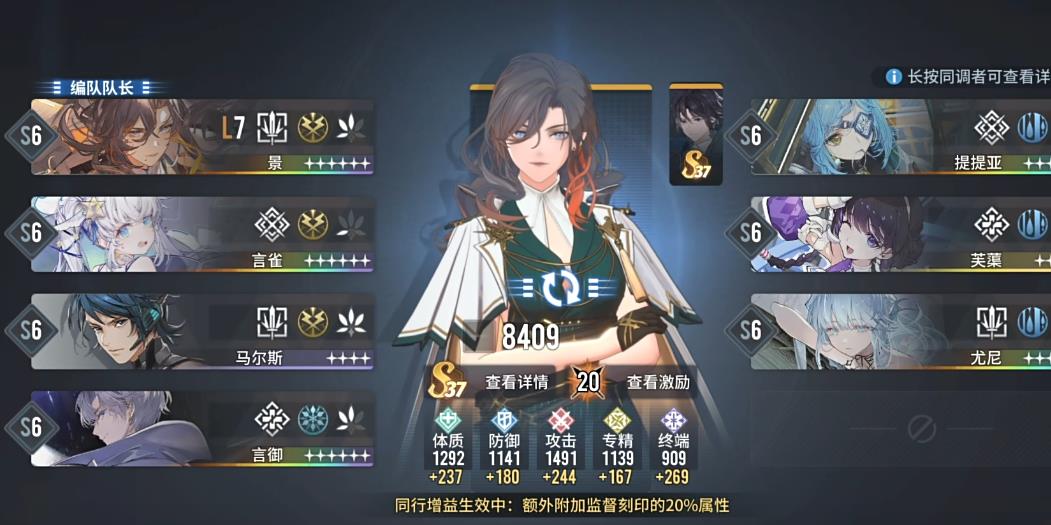Select the small S37 supervisor thumbnail
Viewport: 1051px width, 525px height.
695,135
